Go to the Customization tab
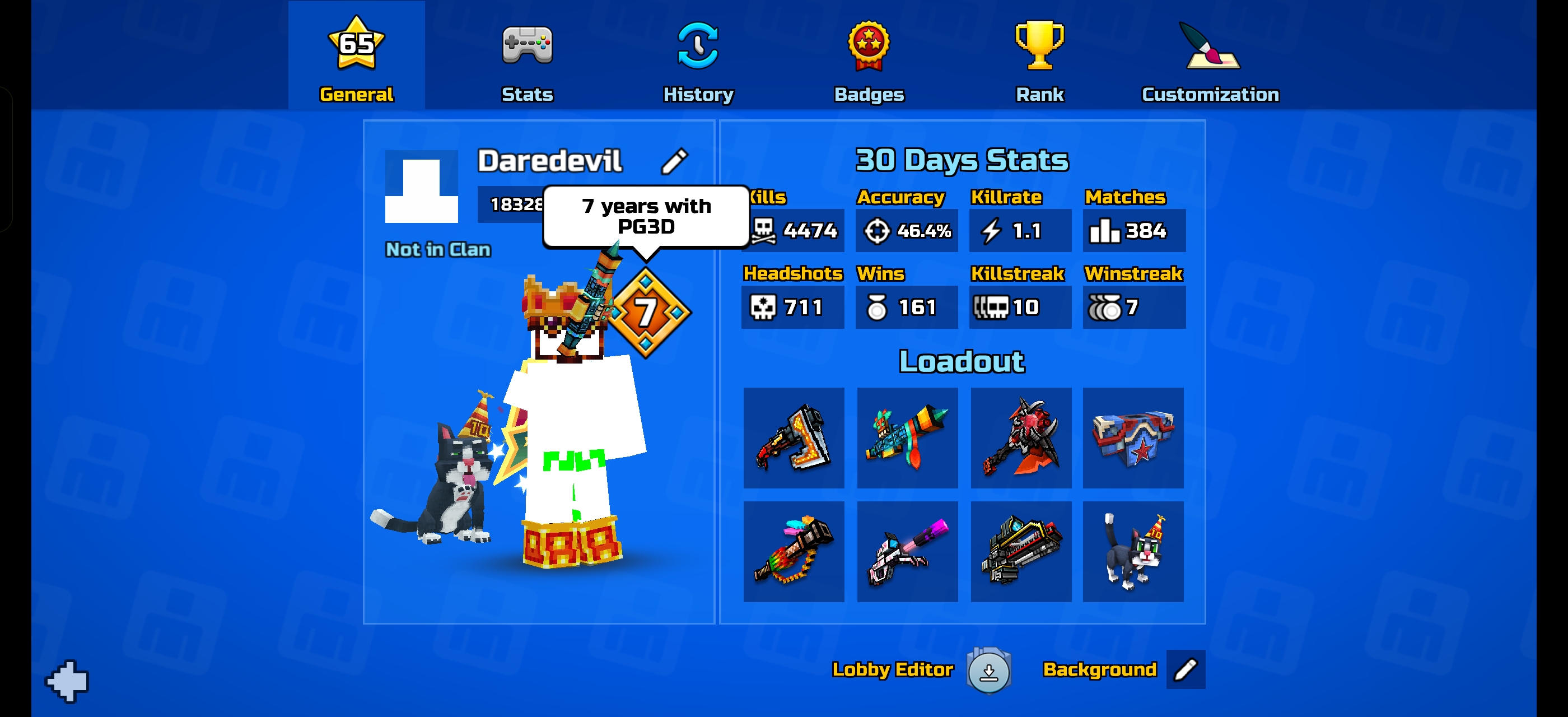The width and height of the screenshot is (1568, 717). [x=1210, y=58]
